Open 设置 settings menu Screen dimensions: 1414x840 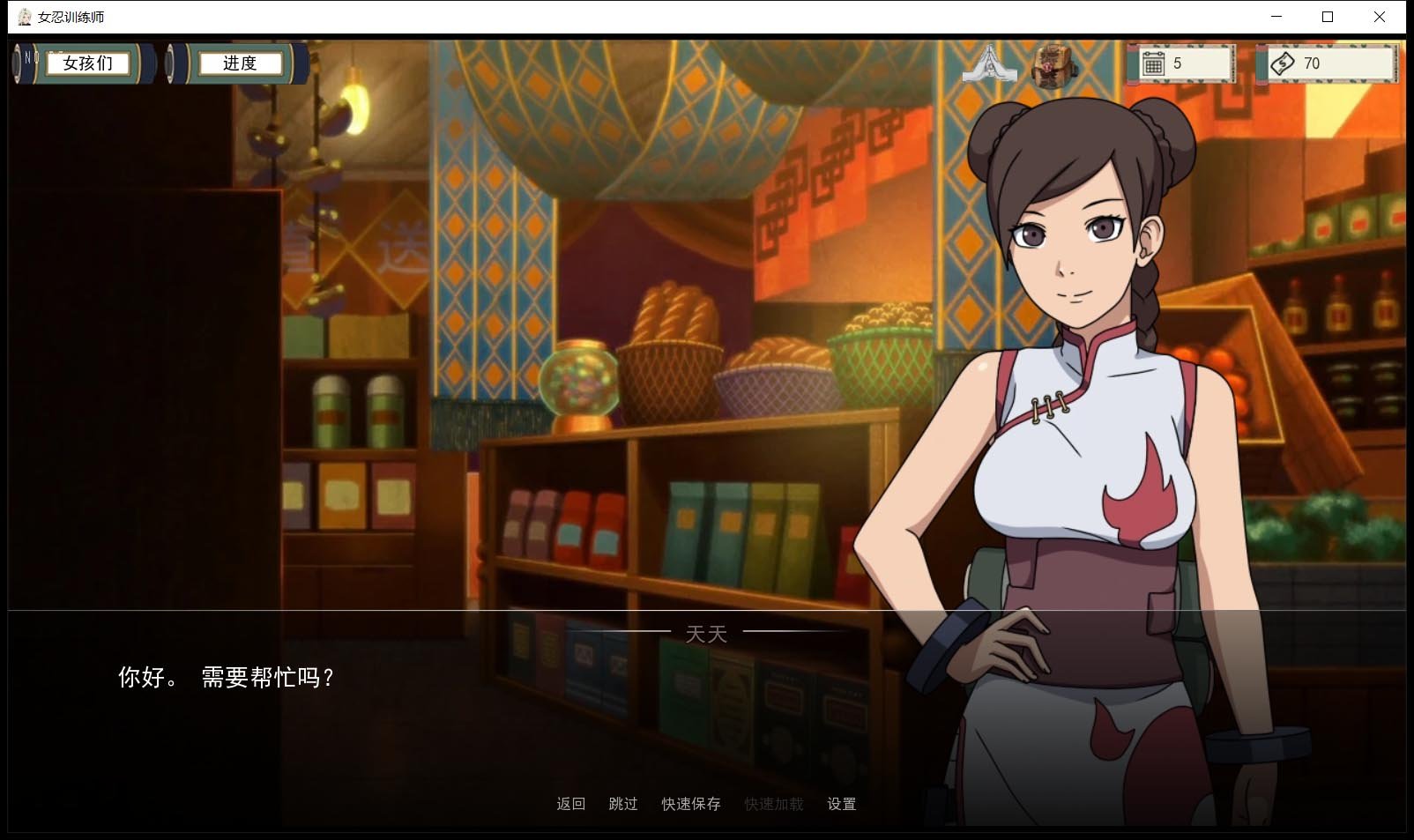[x=841, y=803]
